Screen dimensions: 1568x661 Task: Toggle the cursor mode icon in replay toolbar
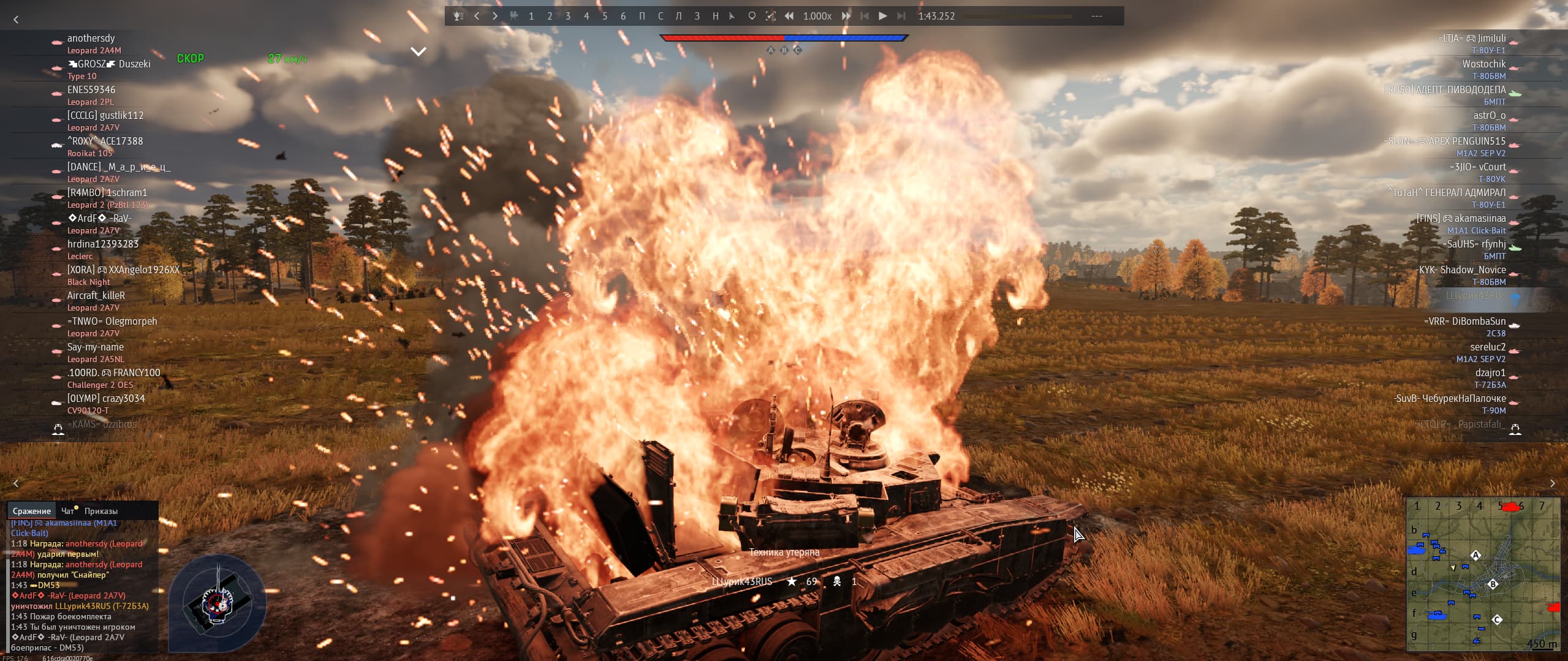[732, 16]
